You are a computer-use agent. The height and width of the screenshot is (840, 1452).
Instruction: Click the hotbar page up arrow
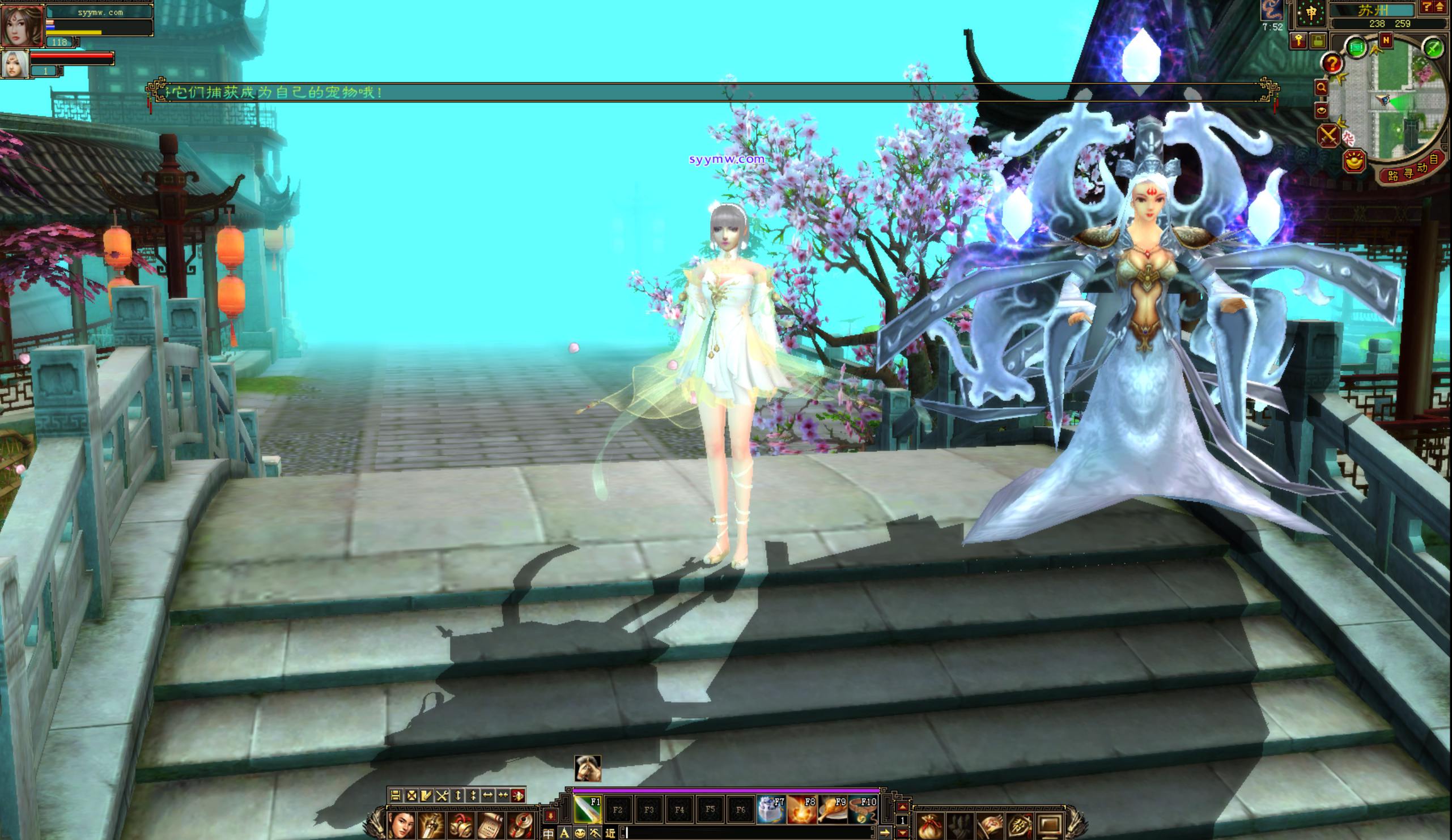click(x=903, y=808)
